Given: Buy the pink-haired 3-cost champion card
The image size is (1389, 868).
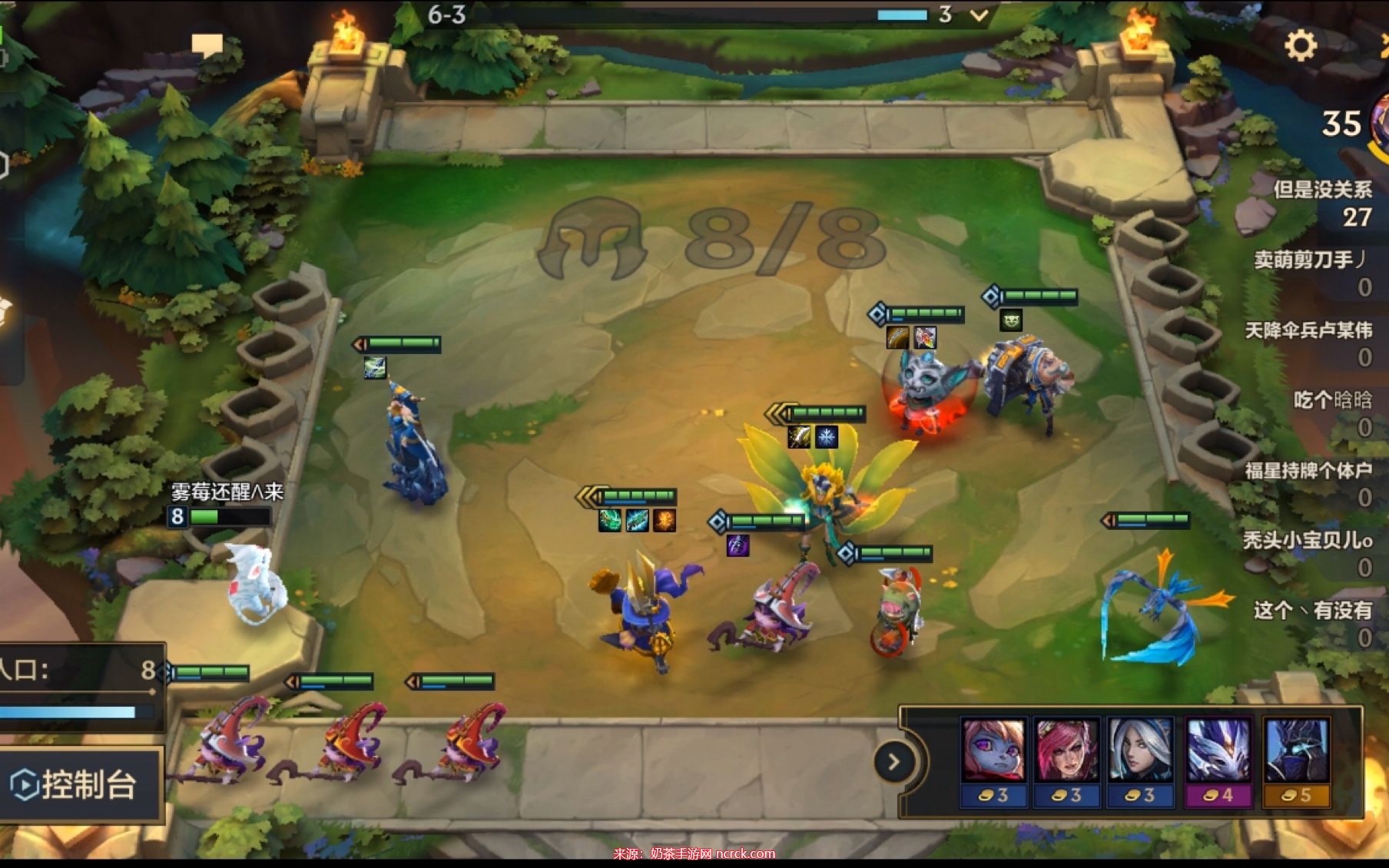Looking at the screenshot, I should click(x=1066, y=760).
